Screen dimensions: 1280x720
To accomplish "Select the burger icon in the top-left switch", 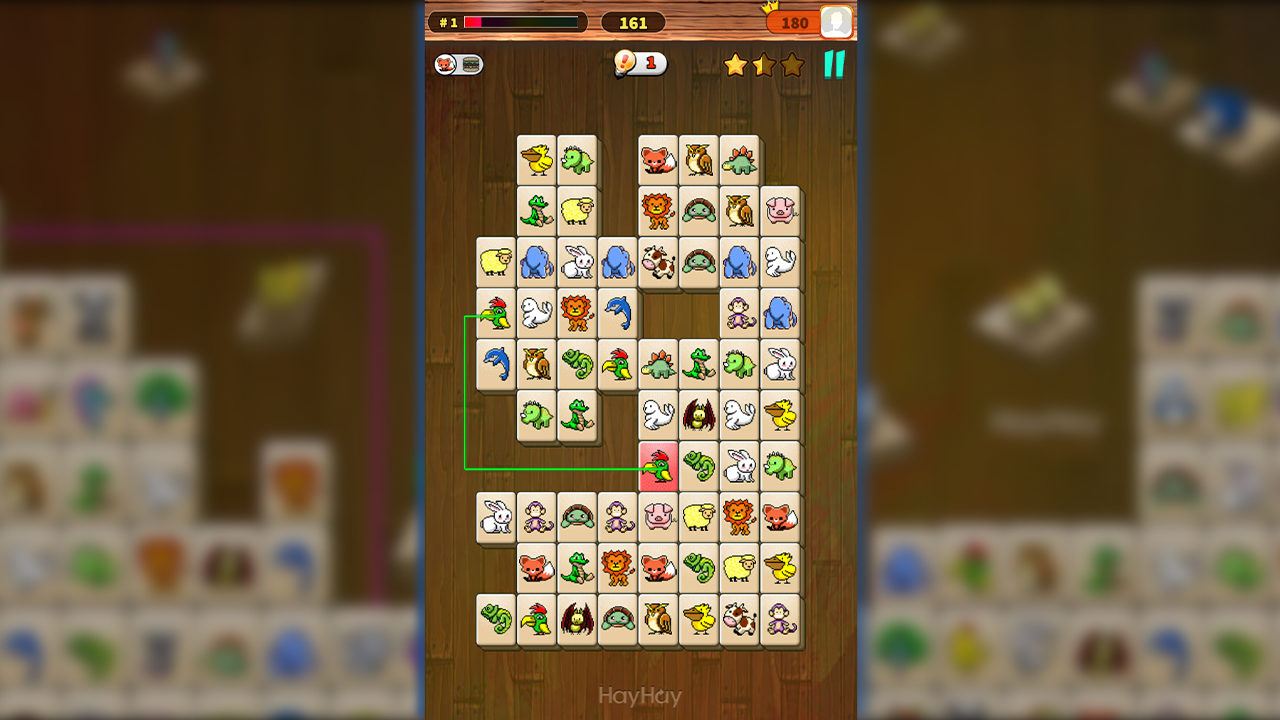I will point(466,62).
